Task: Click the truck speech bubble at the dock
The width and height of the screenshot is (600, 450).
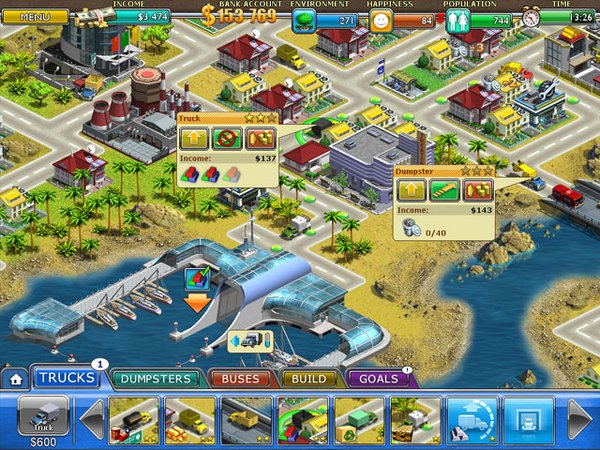Action: click(x=250, y=340)
